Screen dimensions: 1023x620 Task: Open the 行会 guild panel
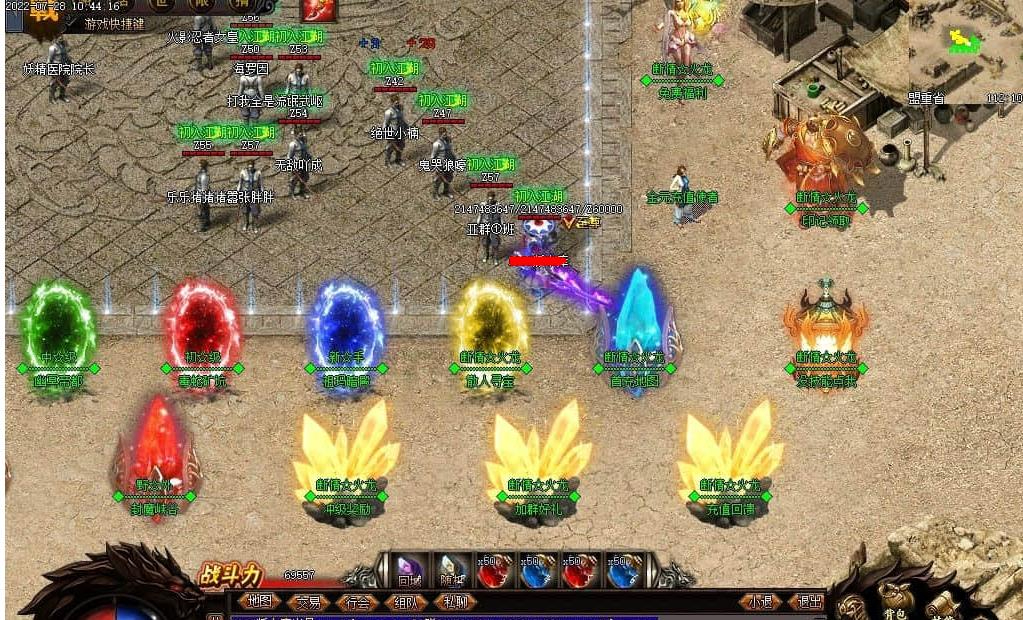point(357,602)
